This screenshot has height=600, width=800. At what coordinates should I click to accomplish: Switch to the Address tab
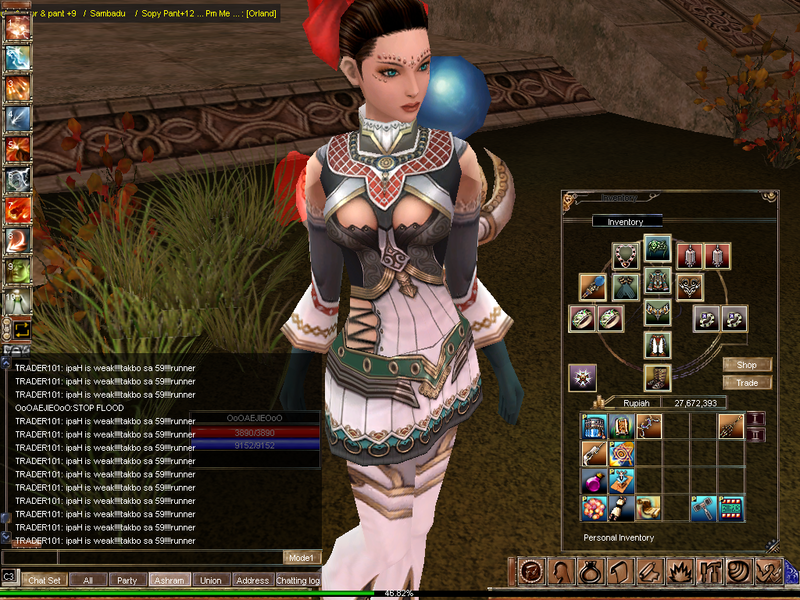[x=252, y=580]
